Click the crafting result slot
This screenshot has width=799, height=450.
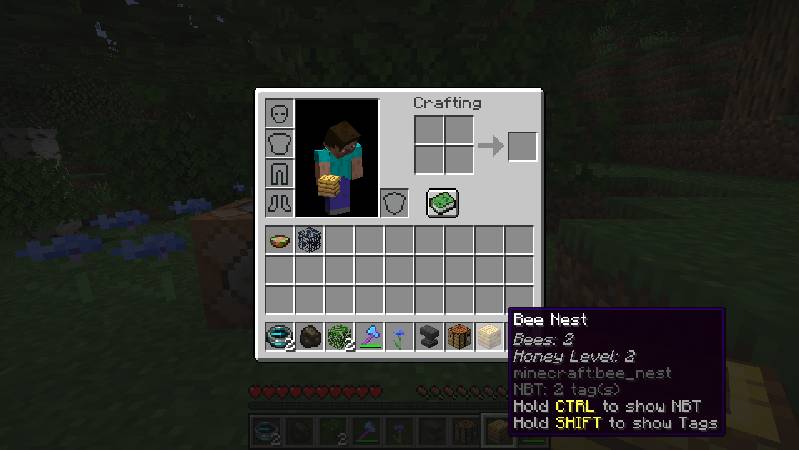(522, 147)
